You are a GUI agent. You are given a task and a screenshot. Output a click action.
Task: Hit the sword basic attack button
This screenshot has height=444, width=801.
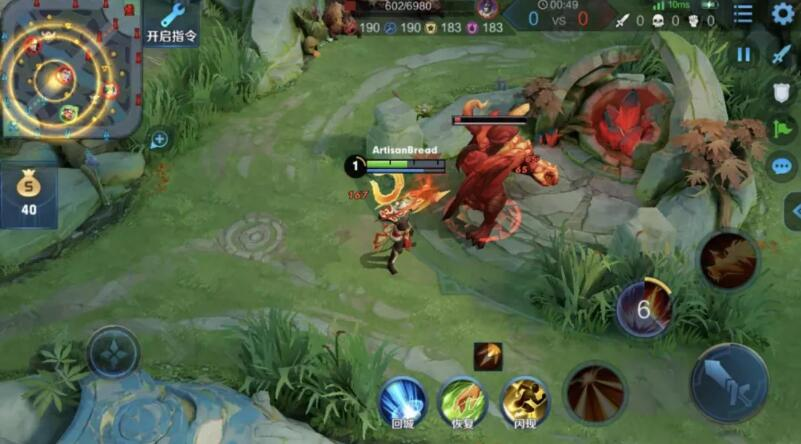click(x=729, y=383)
